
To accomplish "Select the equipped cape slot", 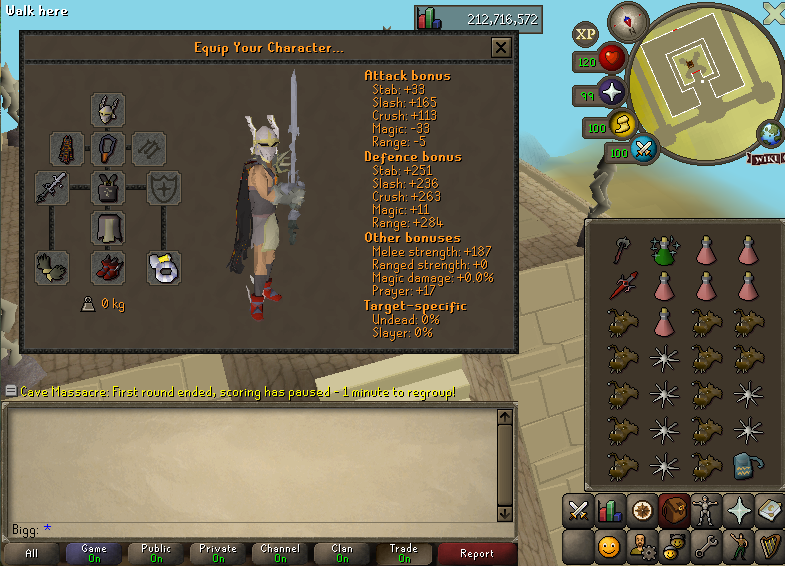I will 67,149.
